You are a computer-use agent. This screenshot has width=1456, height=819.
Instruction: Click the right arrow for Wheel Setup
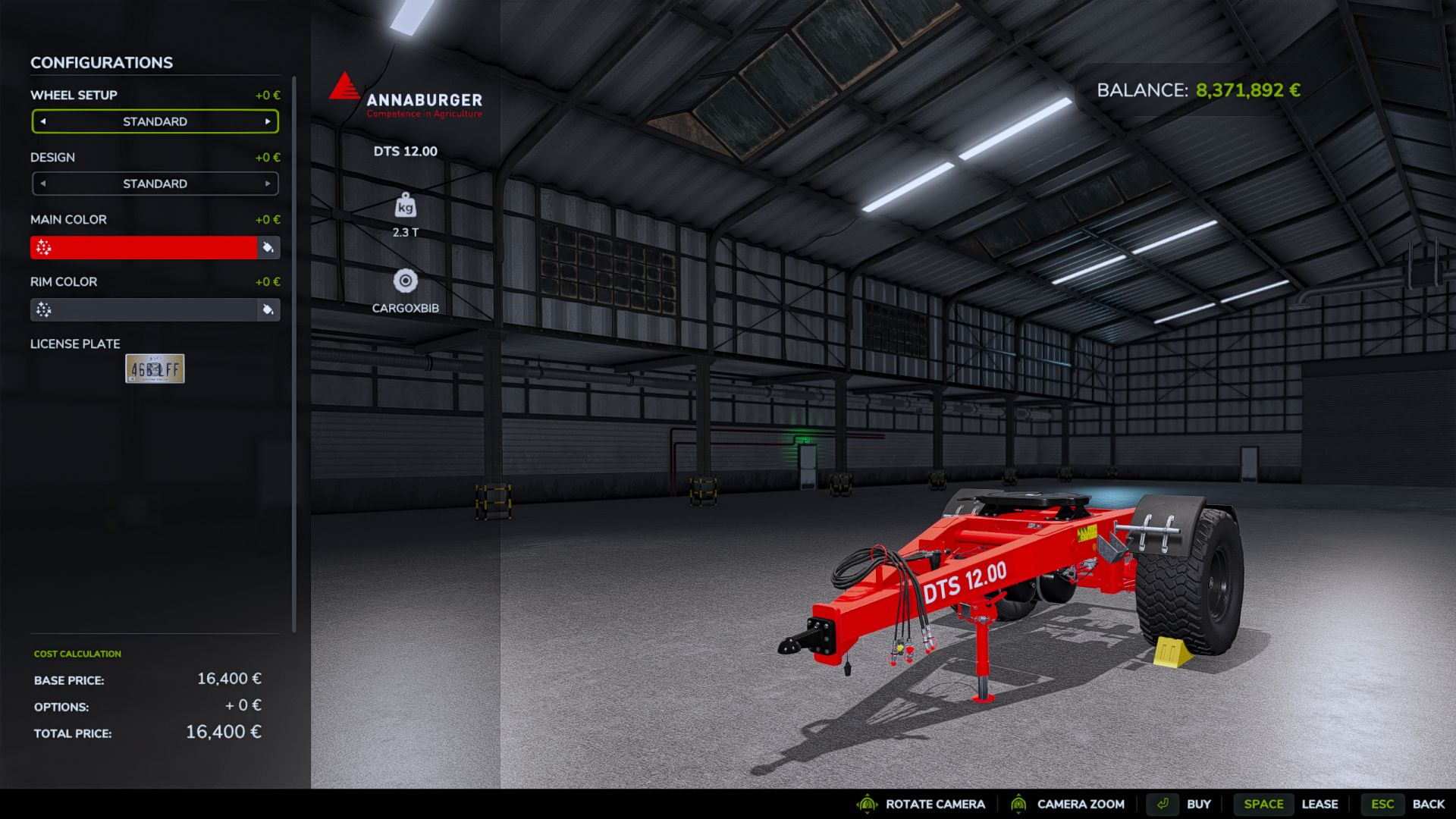[267, 121]
